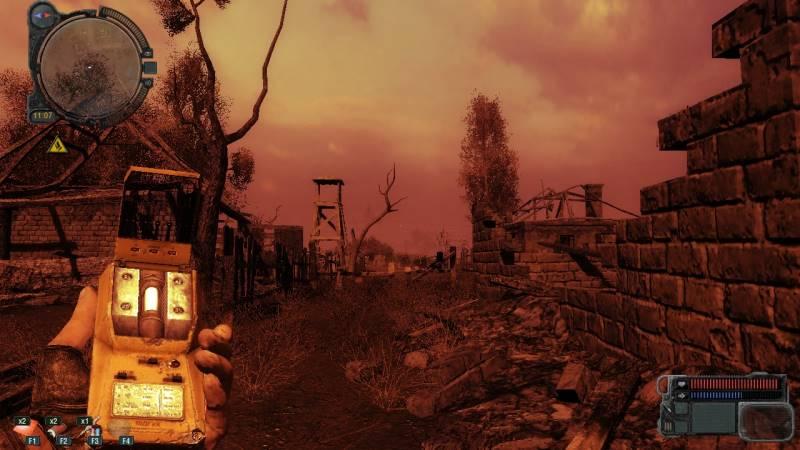Click the empty weapon display panel
Image resolution: width=800 pixels, height=450 pixels.
point(765,419)
